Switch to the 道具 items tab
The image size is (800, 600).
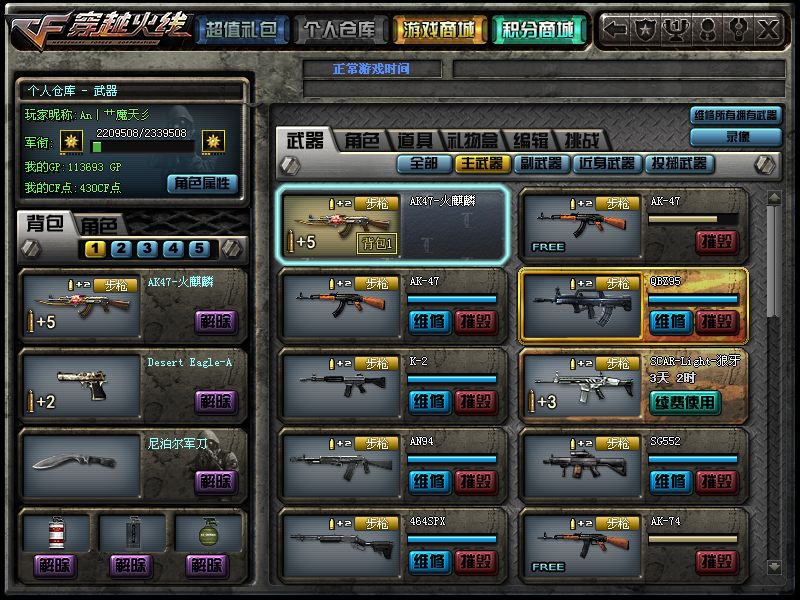pos(414,141)
